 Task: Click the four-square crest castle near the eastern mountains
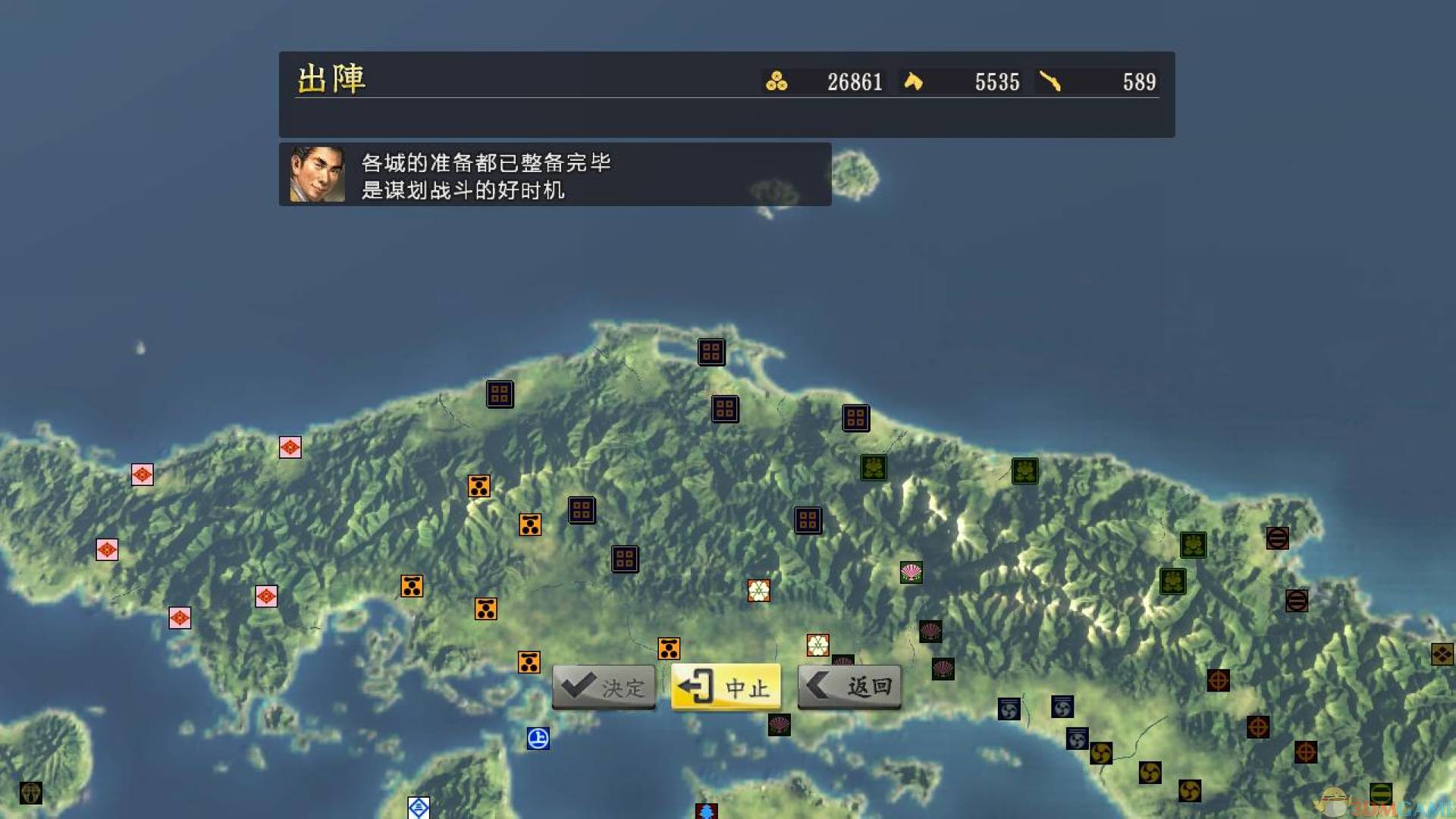pos(806,520)
